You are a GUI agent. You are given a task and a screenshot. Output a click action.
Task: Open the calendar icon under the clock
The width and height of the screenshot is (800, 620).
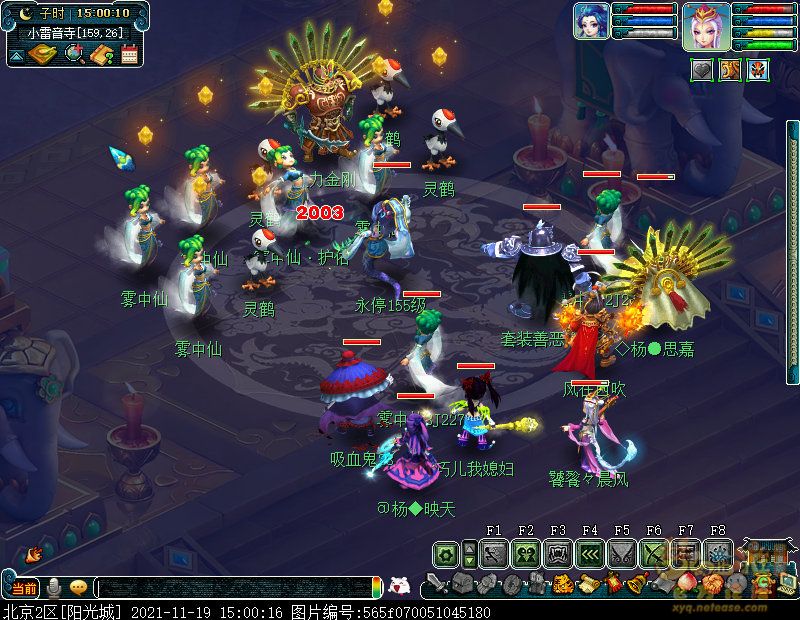[129, 54]
